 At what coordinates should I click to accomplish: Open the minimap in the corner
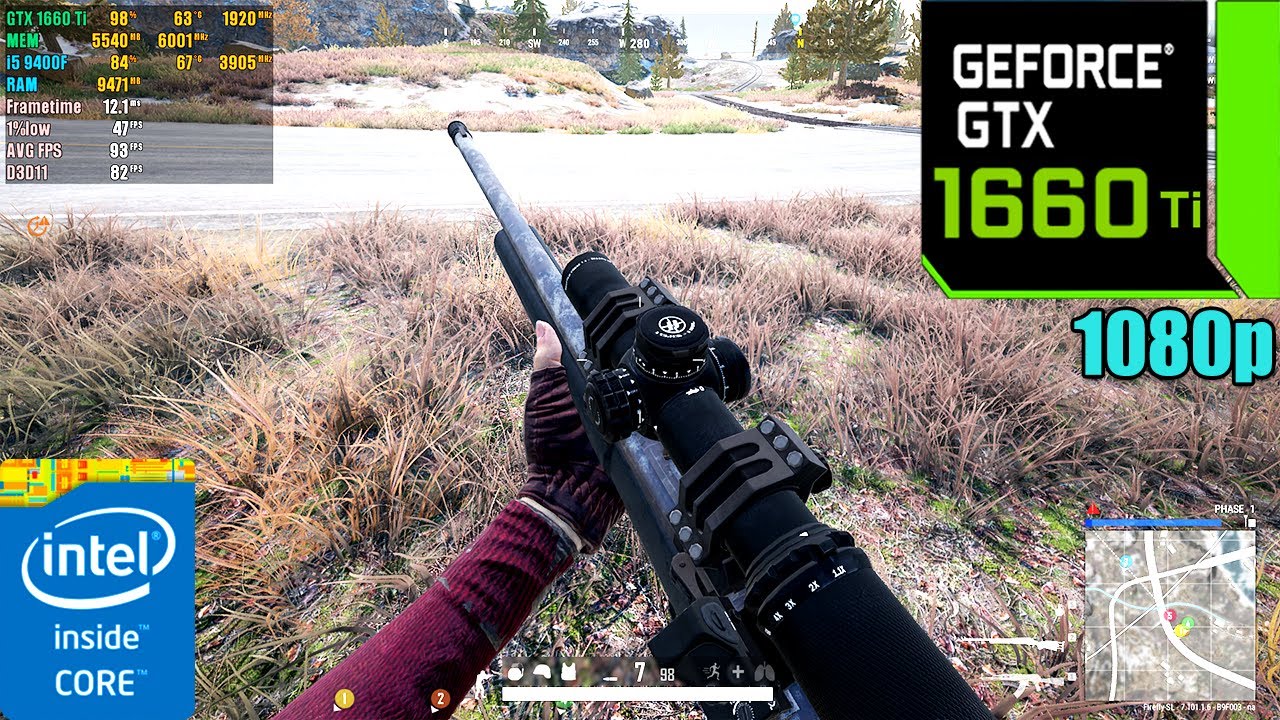click(x=1169, y=614)
